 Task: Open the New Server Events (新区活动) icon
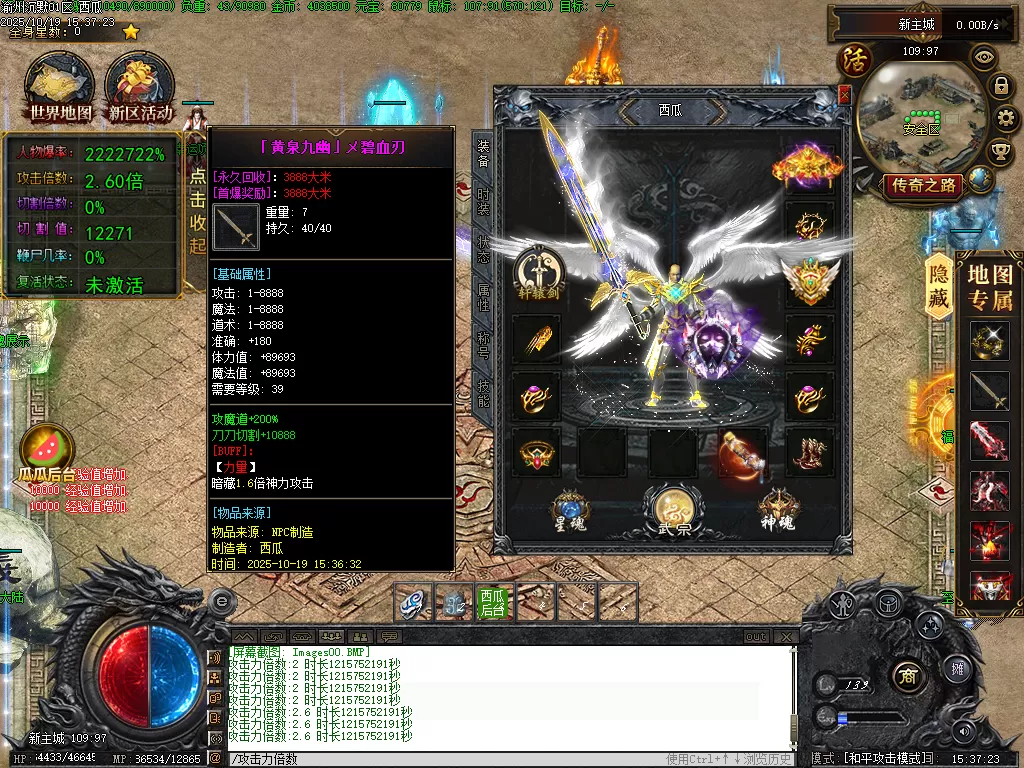coord(141,88)
